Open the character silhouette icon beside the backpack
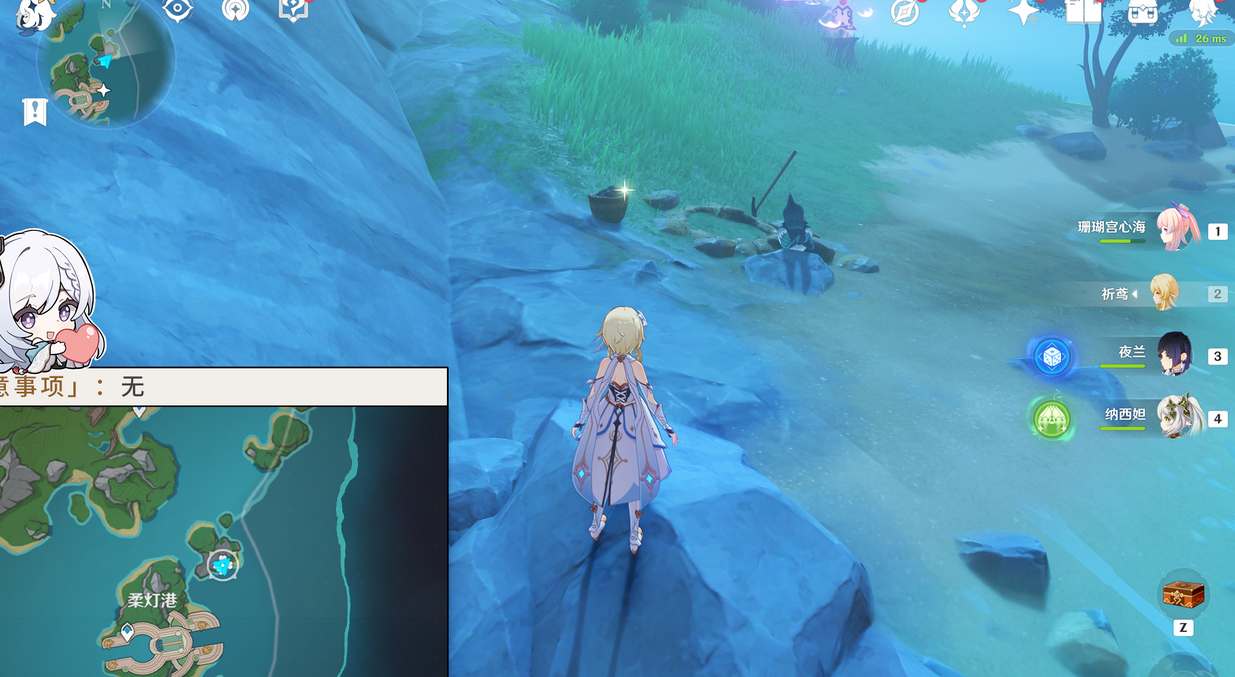Viewport: 1235px width, 677px height. click(1204, 12)
